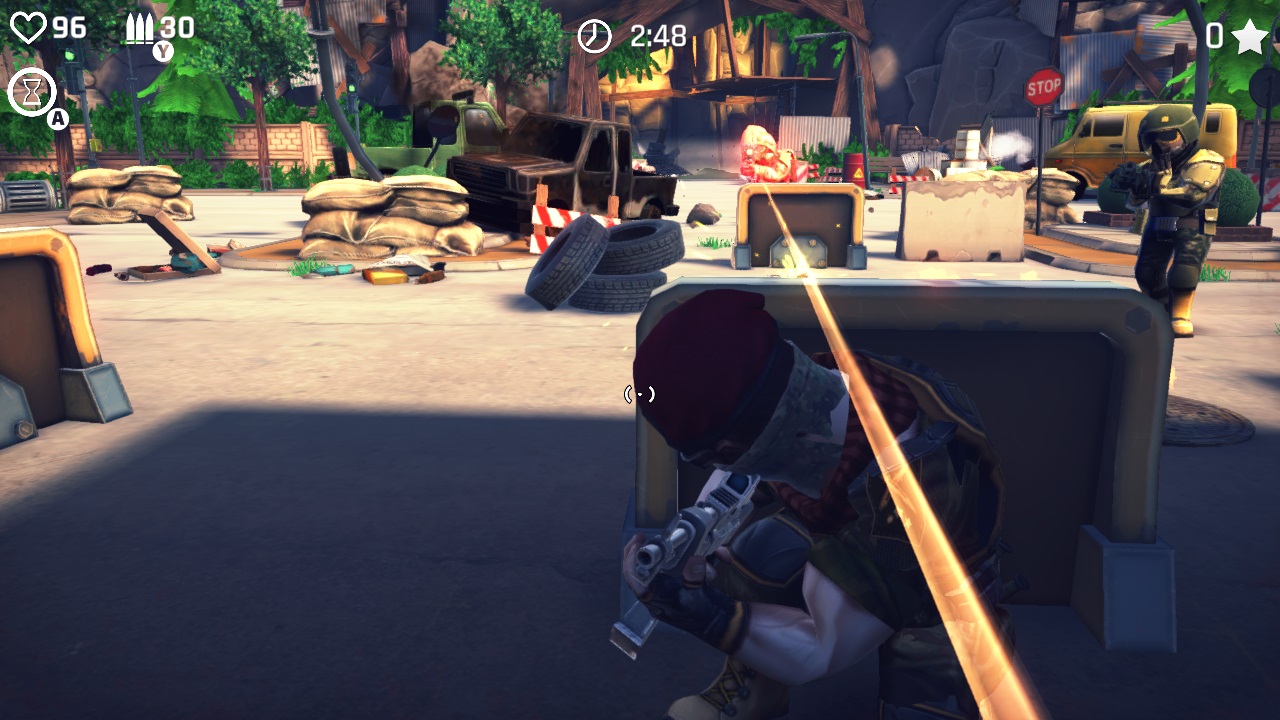Click the heart health icon
Screen dimensions: 1280x720
click(28, 27)
